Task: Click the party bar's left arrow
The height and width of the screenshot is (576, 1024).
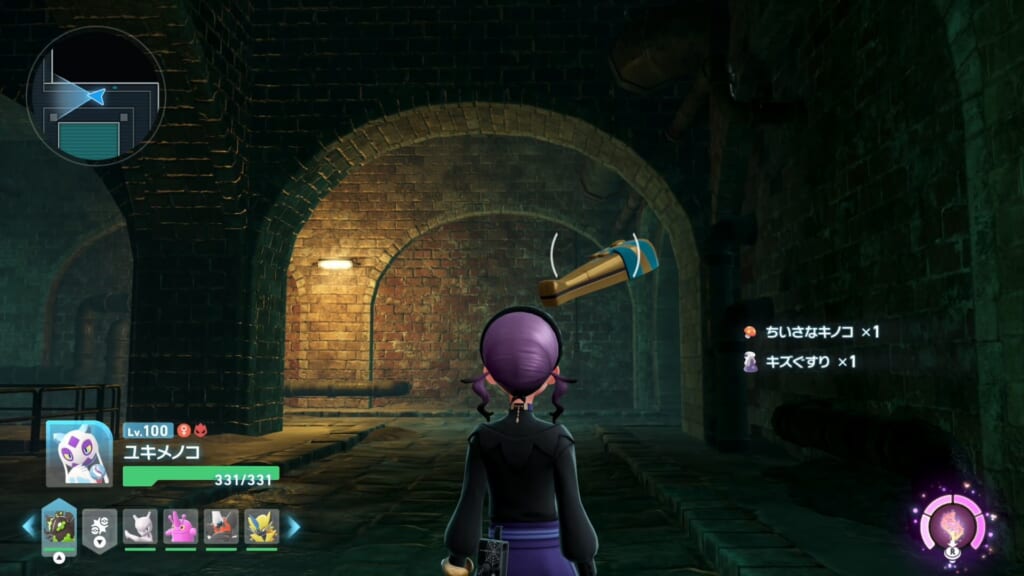Action: coord(28,526)
